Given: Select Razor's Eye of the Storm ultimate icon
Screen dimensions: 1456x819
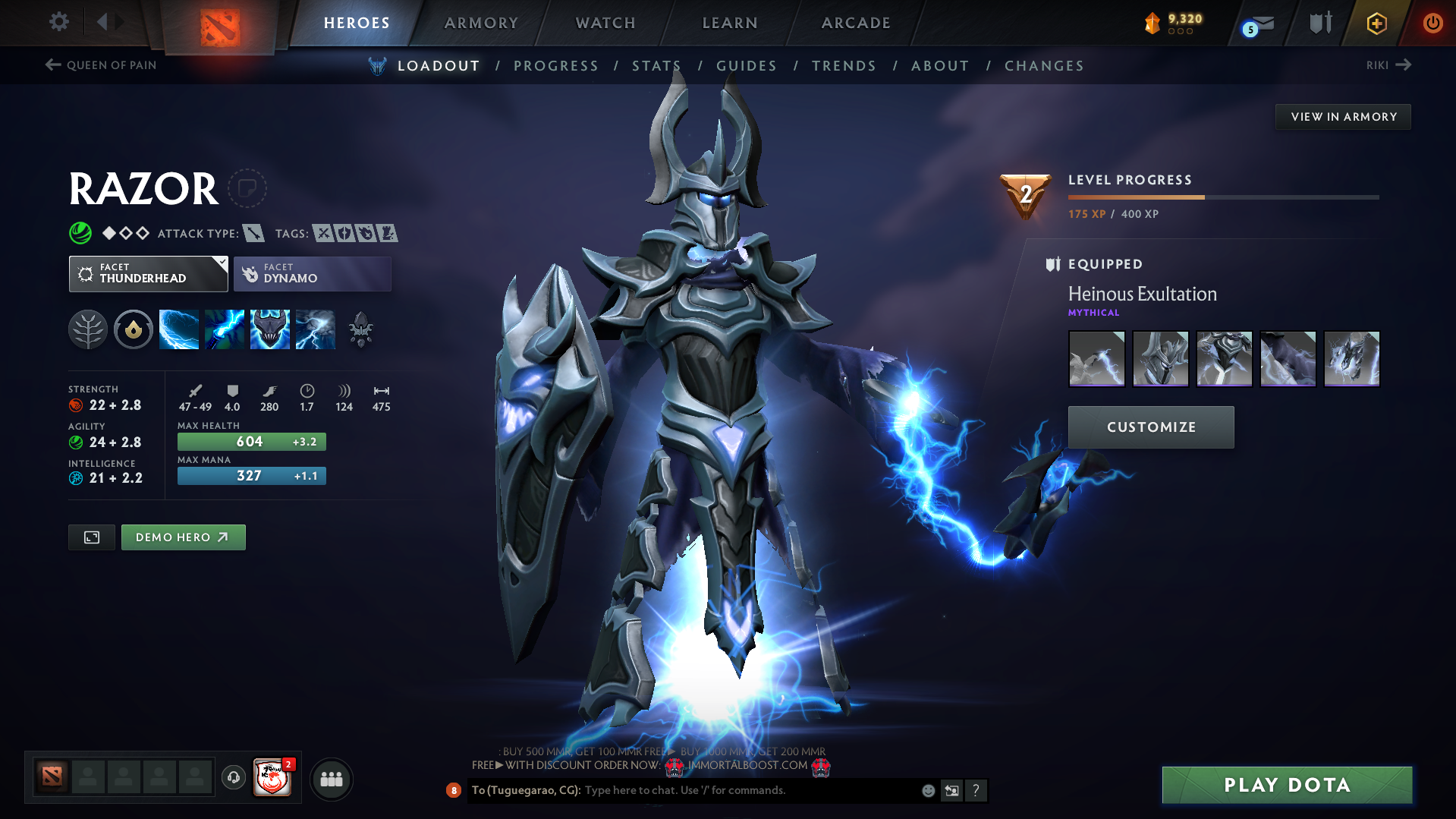Looking at the screenshot, I should pos(316,329).
